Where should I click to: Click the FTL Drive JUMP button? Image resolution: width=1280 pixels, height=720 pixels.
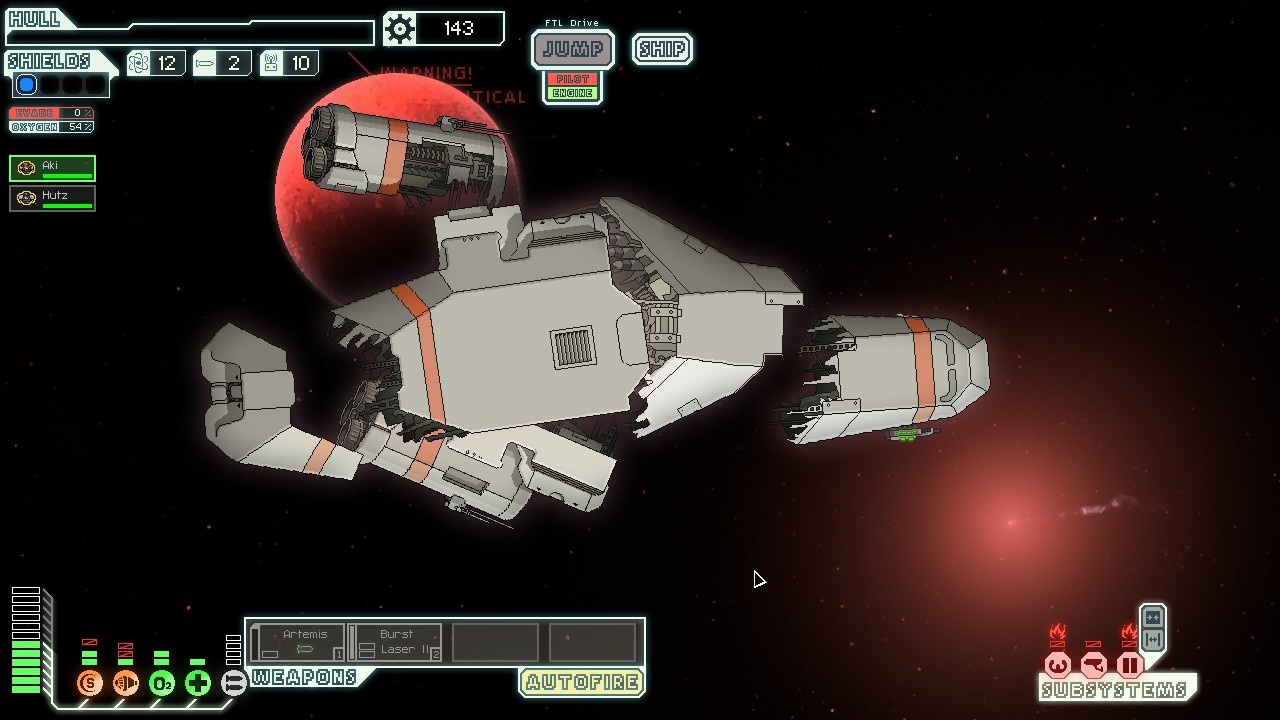point(572,49)
